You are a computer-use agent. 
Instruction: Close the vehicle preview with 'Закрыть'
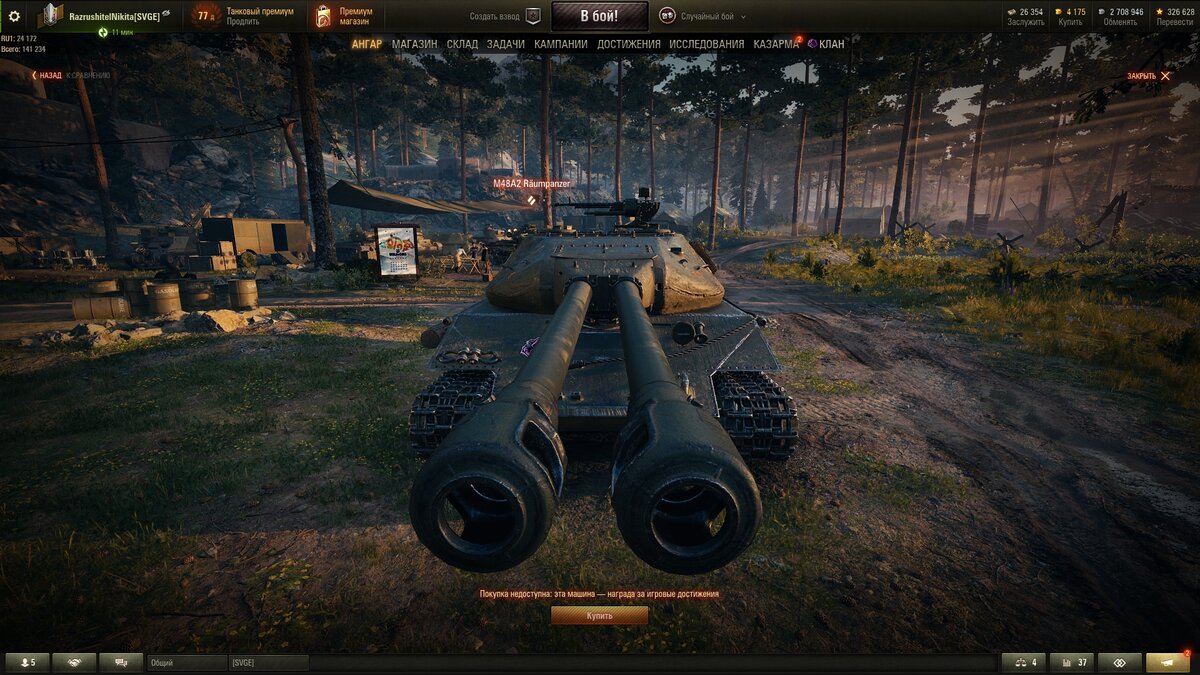coord(1148,76)
